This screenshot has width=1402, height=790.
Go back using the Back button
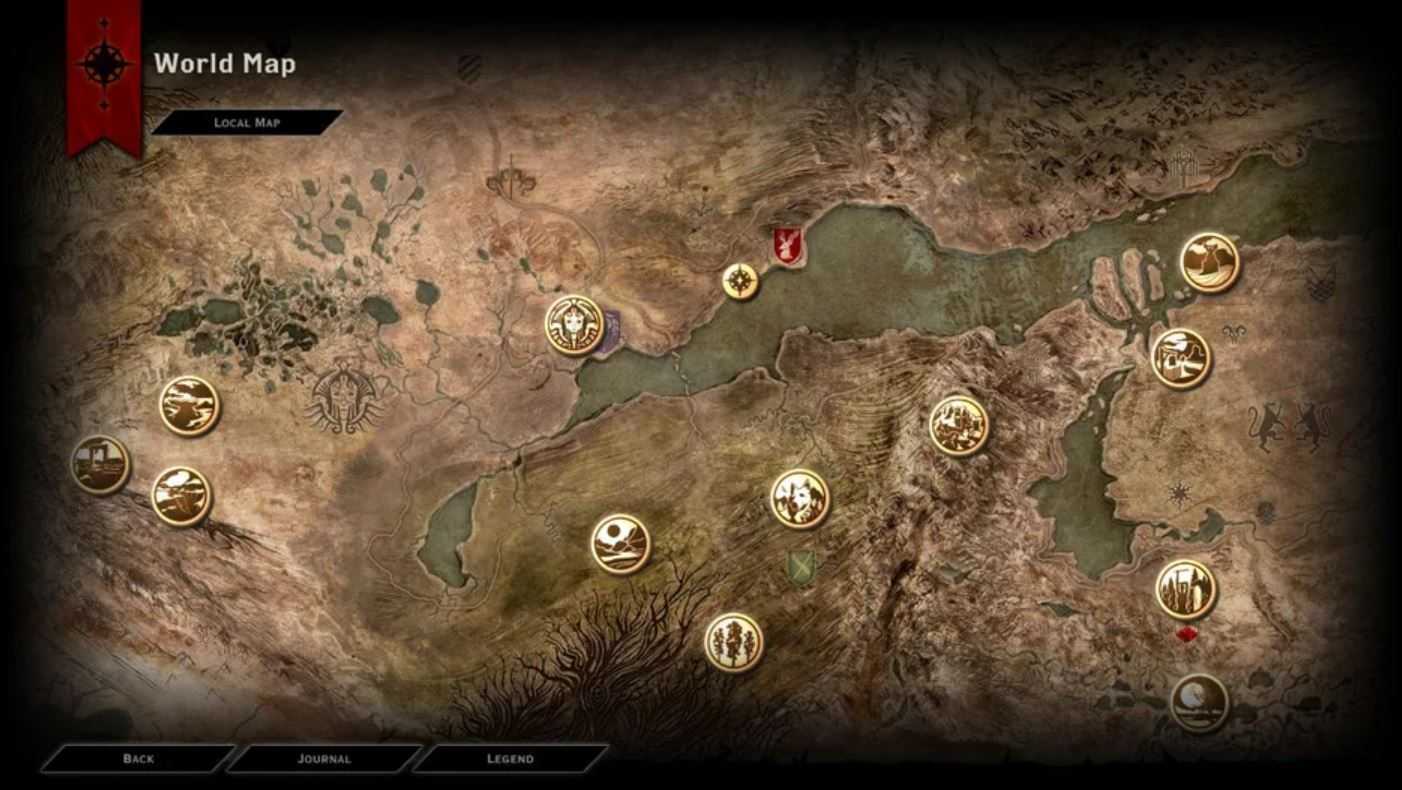(138, 759)
